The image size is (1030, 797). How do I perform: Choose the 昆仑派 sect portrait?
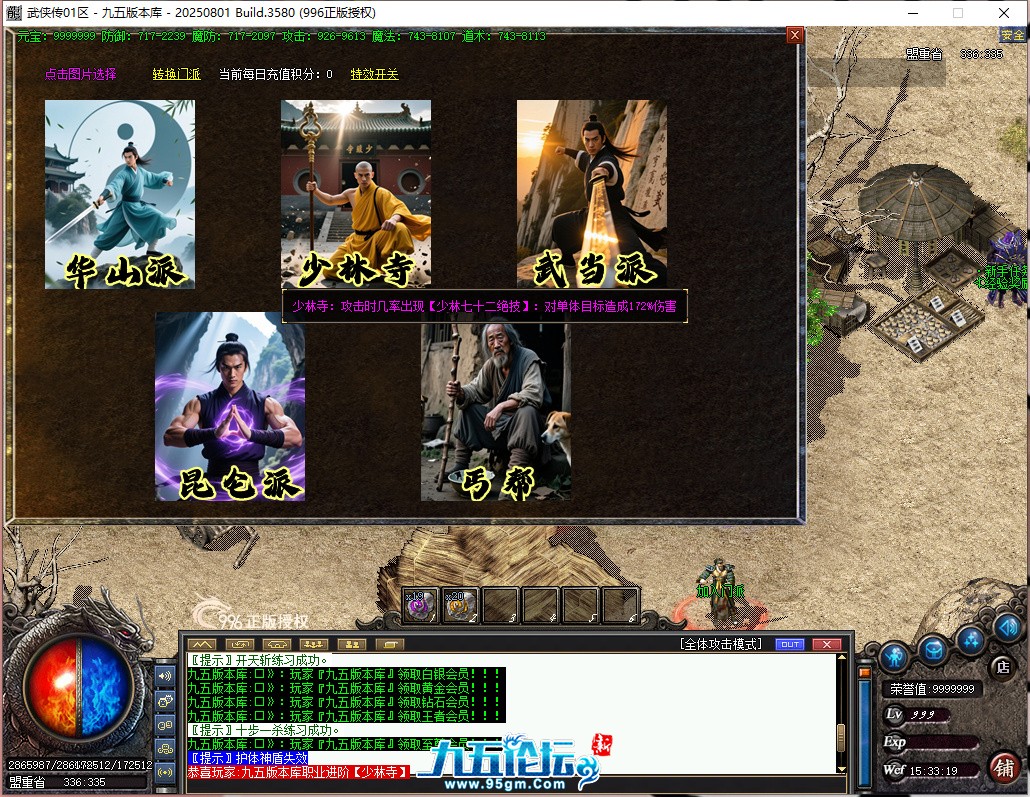click(x=230, y=406)
